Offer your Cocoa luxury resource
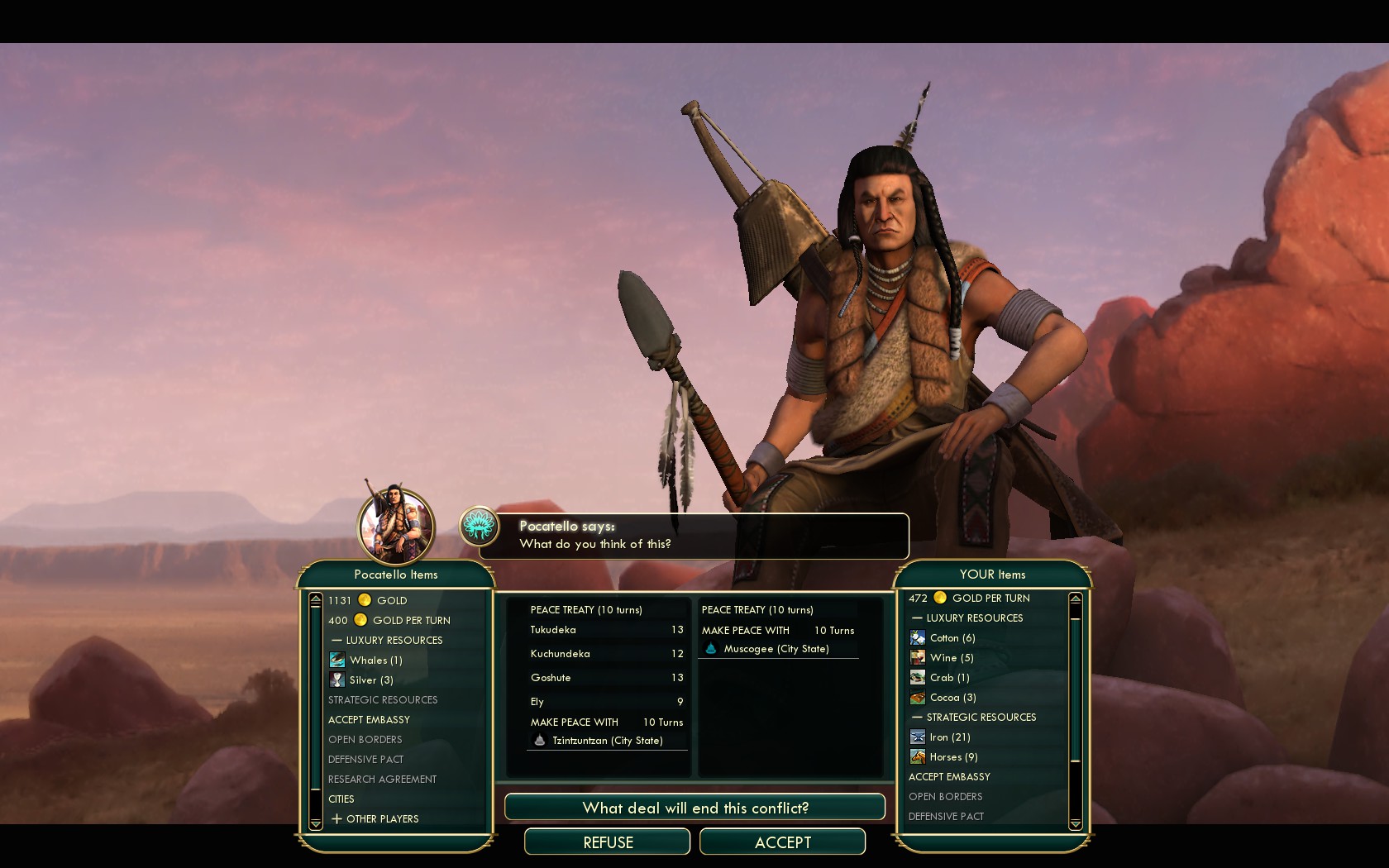This screenshot has height=868, width=1389. pyautogui.click(x=952, y=697)
